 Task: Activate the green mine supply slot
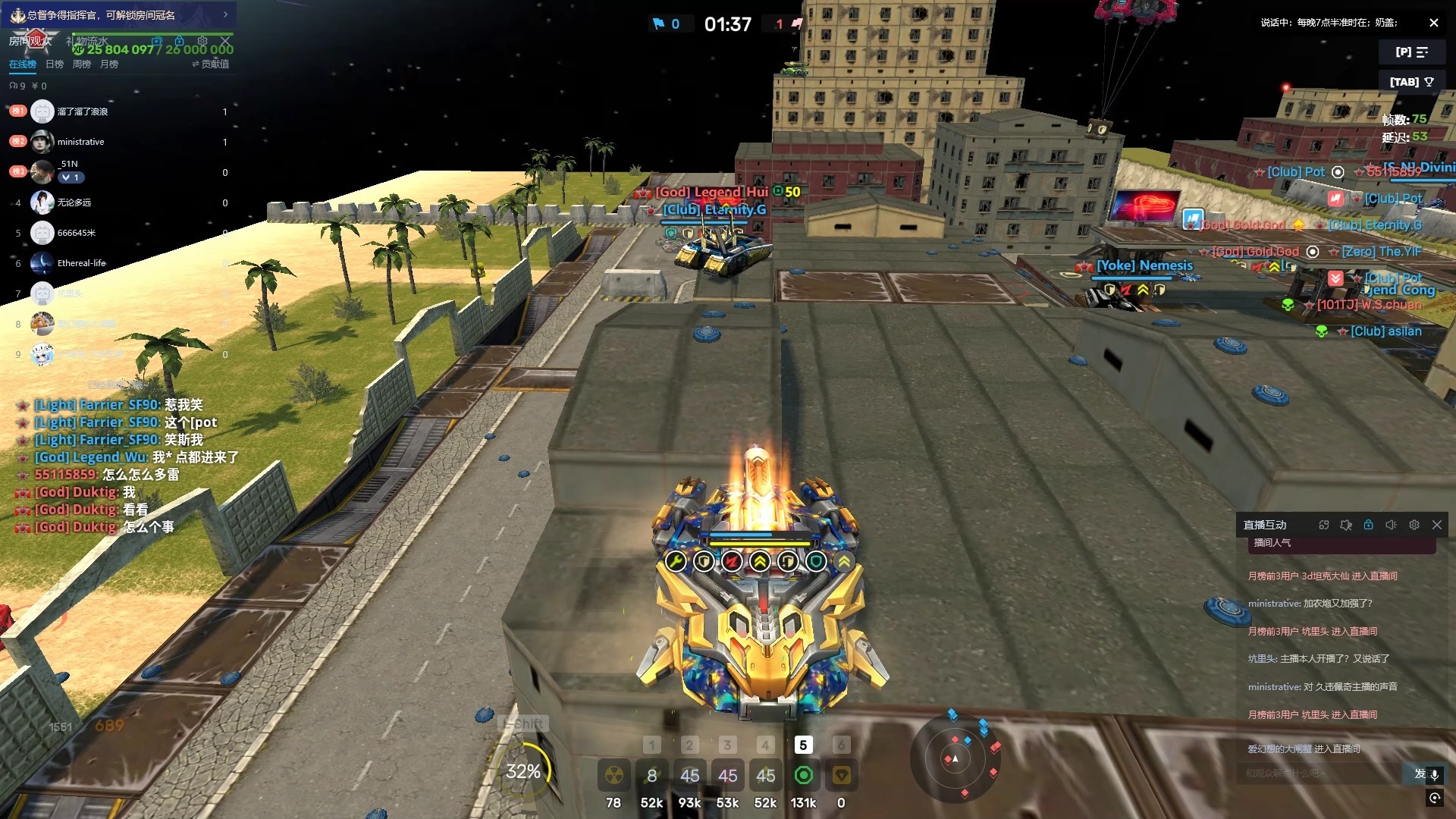(x=803, y=776)
